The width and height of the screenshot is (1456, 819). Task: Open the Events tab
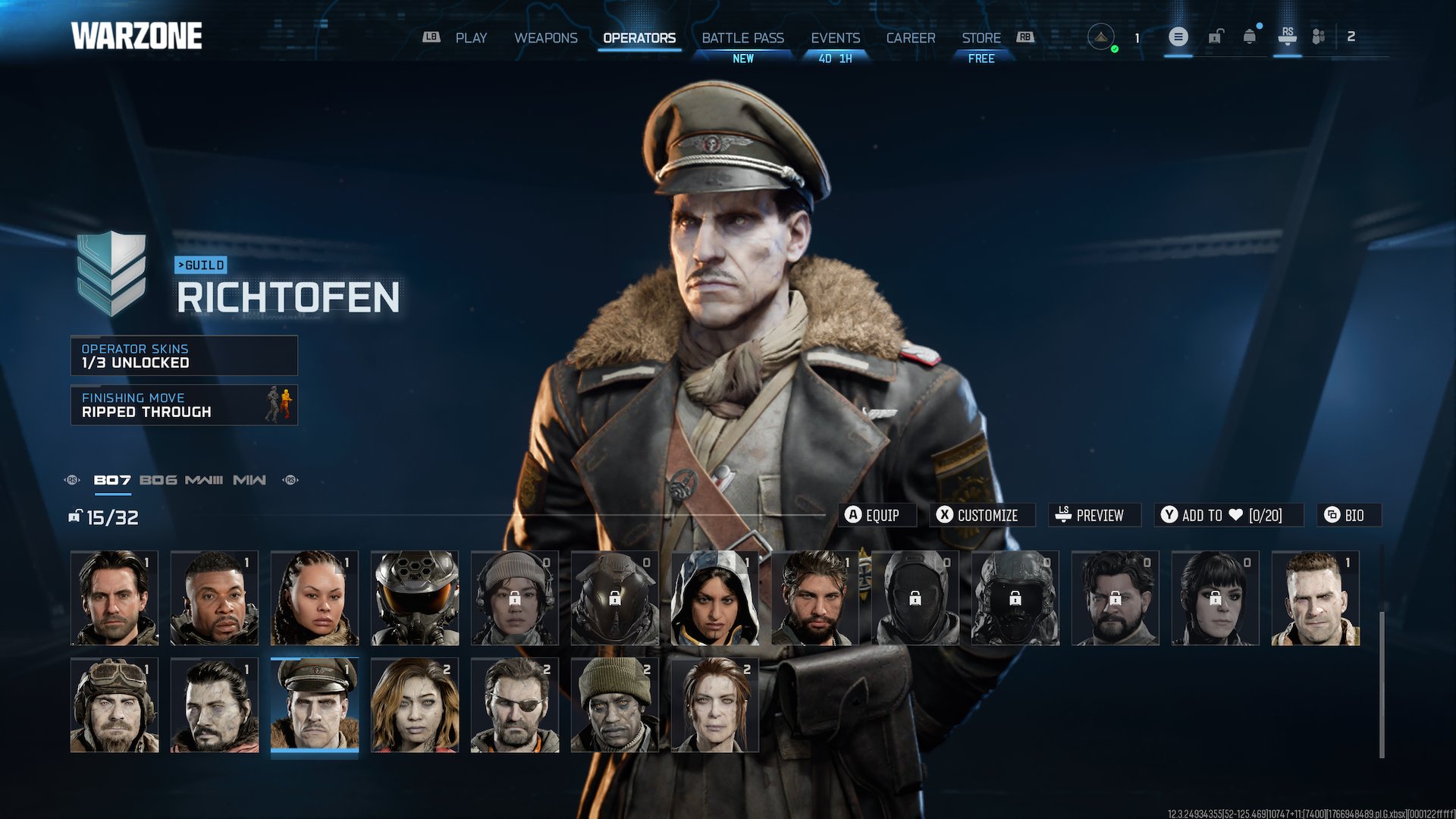click(835, 38)
